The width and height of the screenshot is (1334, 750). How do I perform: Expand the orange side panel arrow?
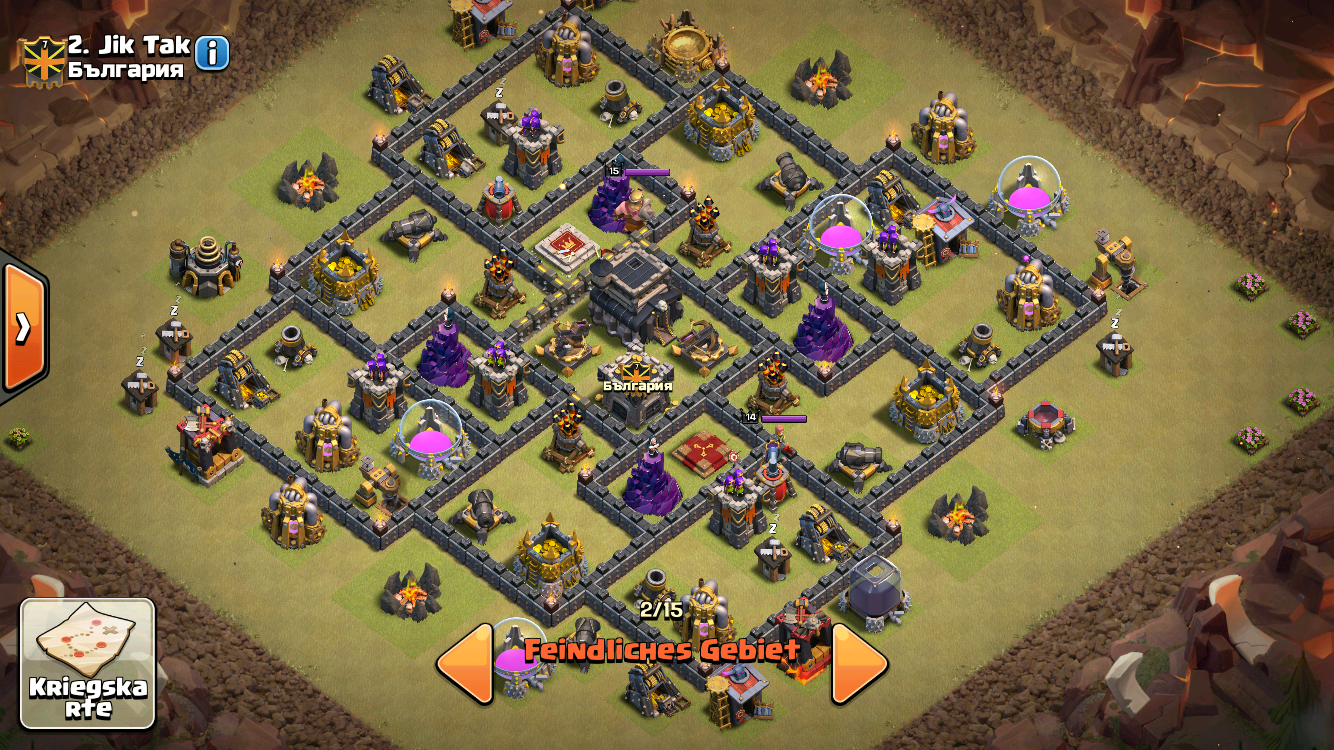coord(22,327)
